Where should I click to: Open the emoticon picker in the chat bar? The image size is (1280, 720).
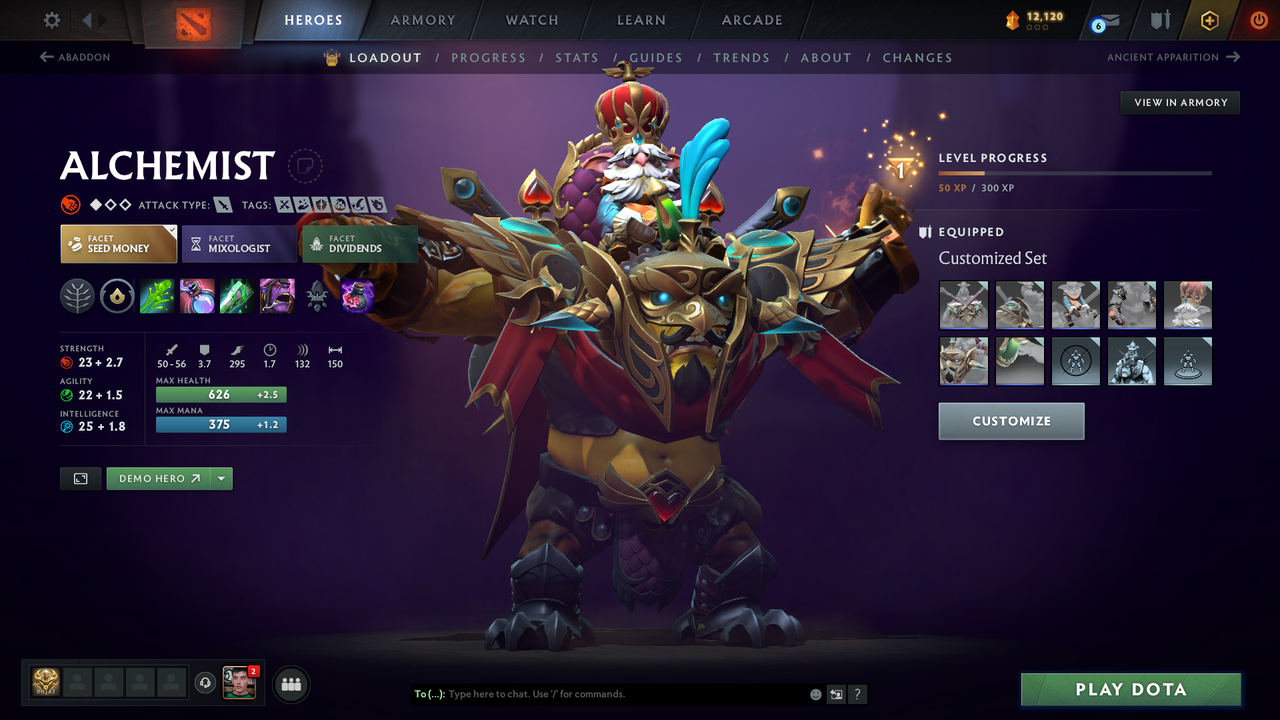click(815, 693)
